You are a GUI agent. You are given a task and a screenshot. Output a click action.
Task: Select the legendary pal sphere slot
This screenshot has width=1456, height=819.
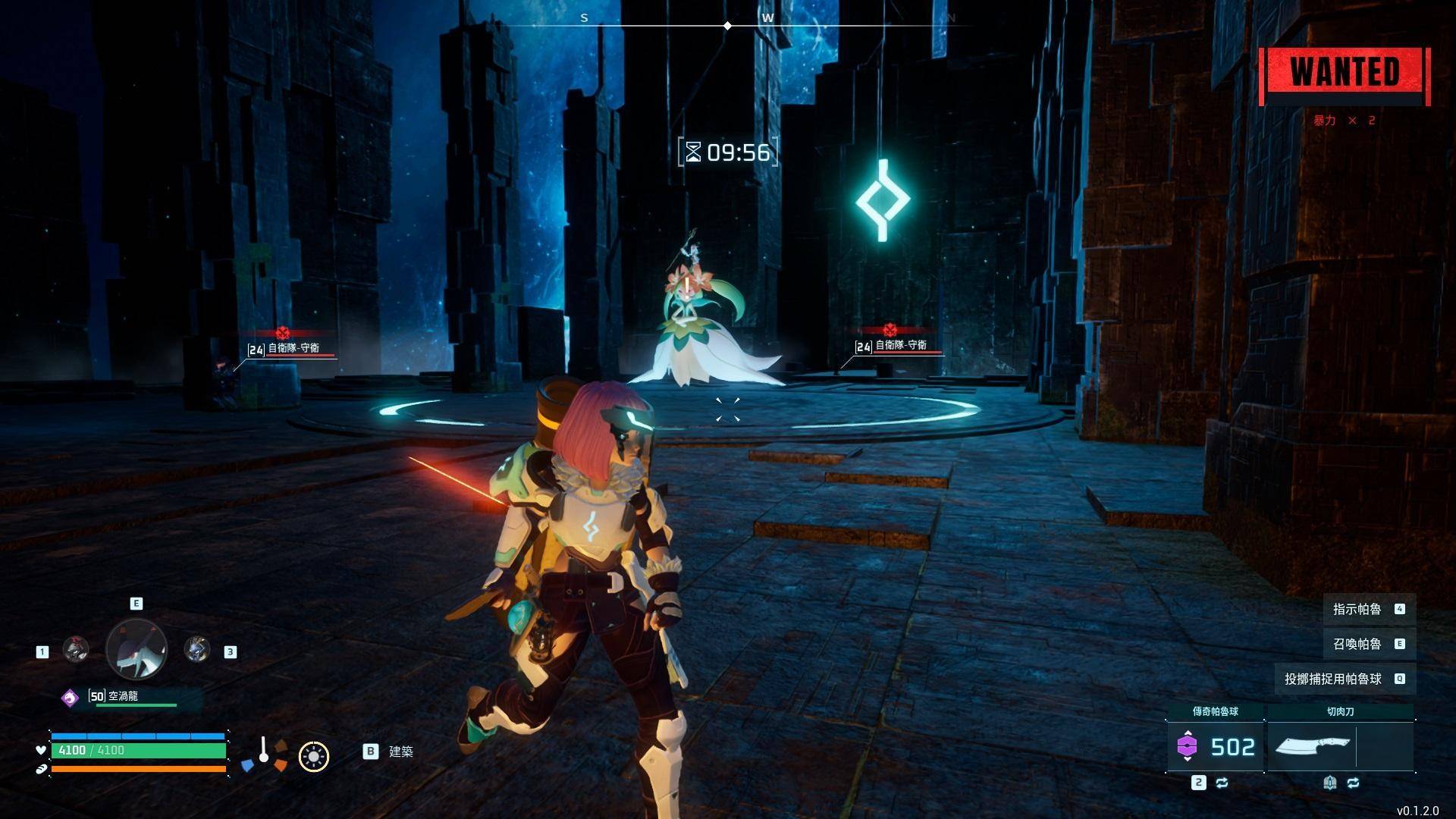click(x=1216, y=747)
